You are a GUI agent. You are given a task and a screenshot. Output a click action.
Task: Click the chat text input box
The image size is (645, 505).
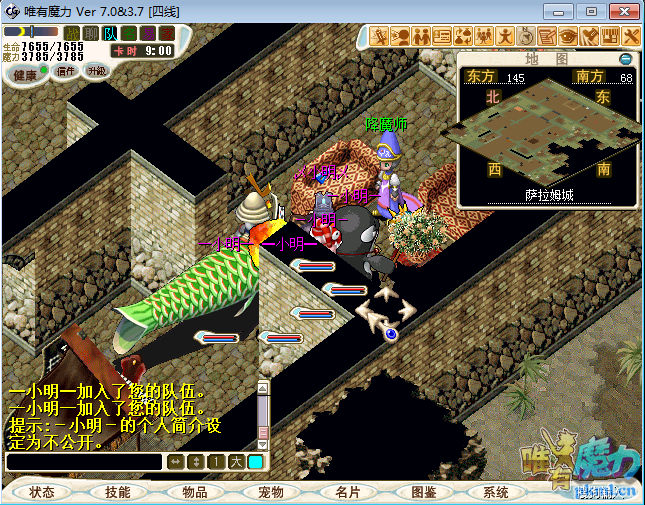pos(83,462)
